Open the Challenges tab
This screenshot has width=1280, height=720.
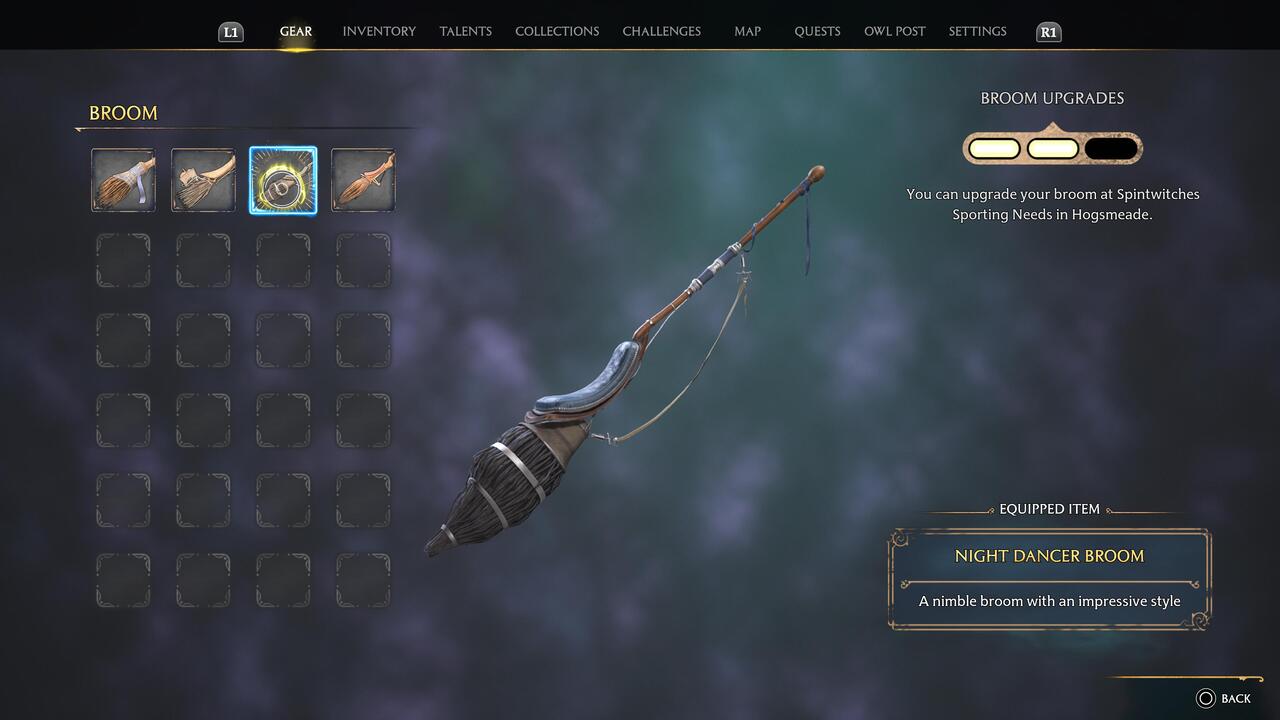[x=662, y=31]
